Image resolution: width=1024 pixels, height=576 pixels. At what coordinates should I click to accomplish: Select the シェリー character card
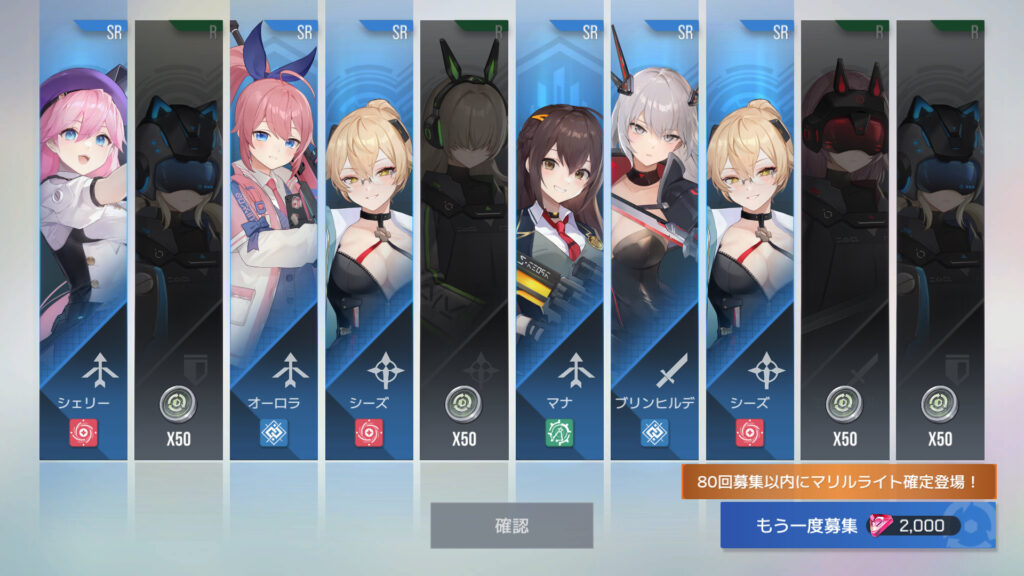(x=83, y=240)
